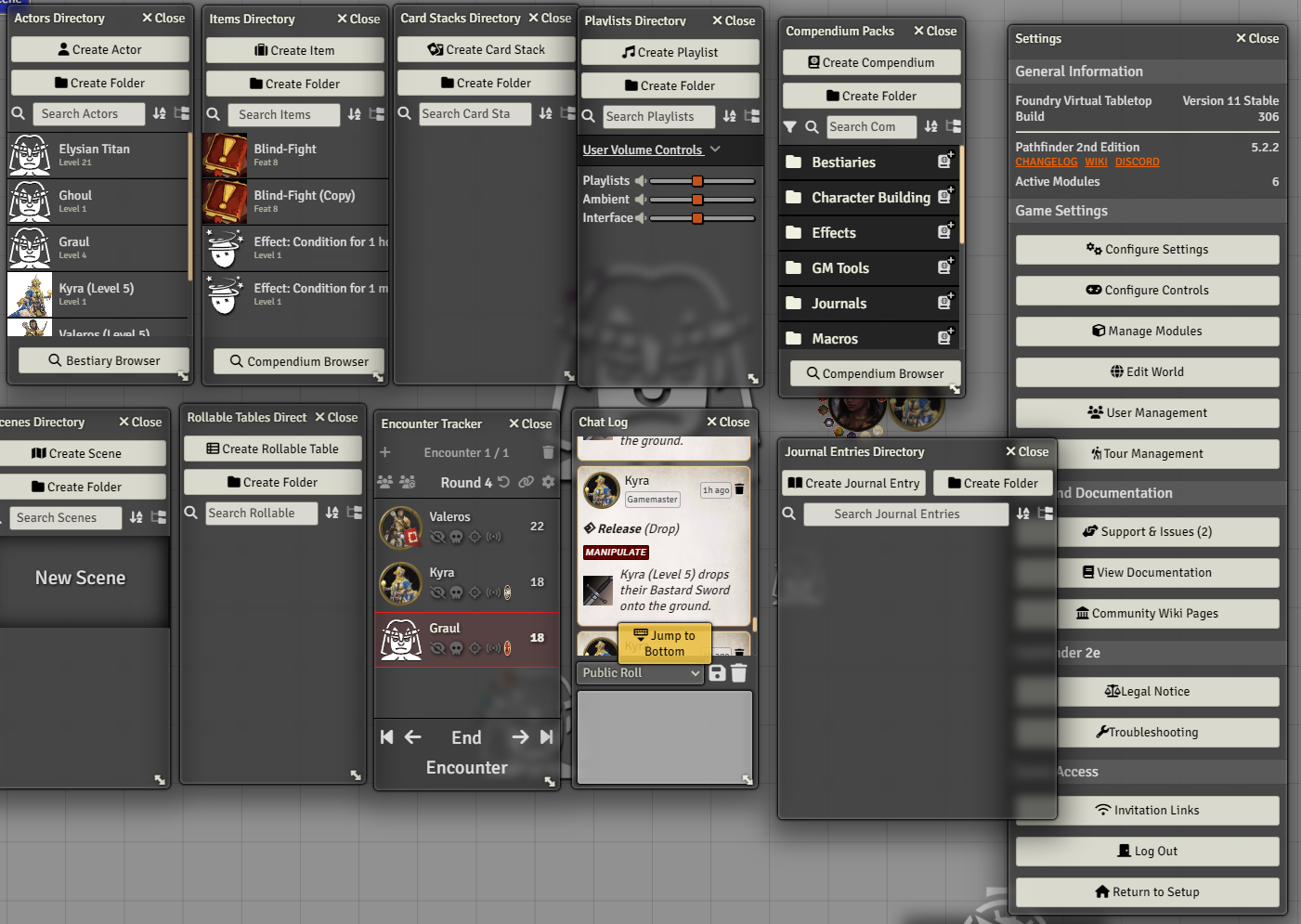Viewport: 1301px width, 924px height.
Task: Expand the Character Building compendium folder
Action: pos(865,197)
